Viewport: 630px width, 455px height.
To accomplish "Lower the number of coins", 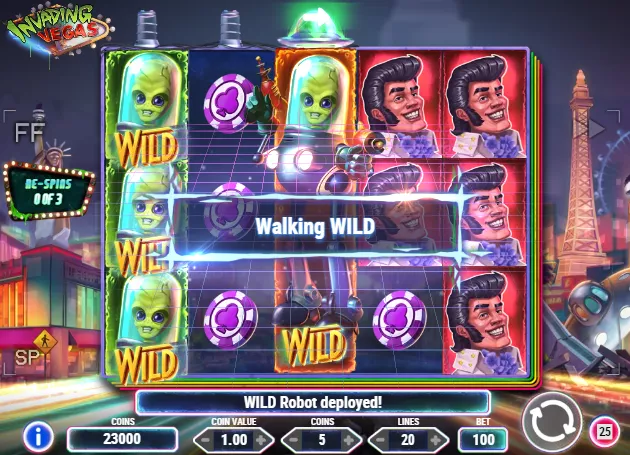I will click(x=294, y=440).
